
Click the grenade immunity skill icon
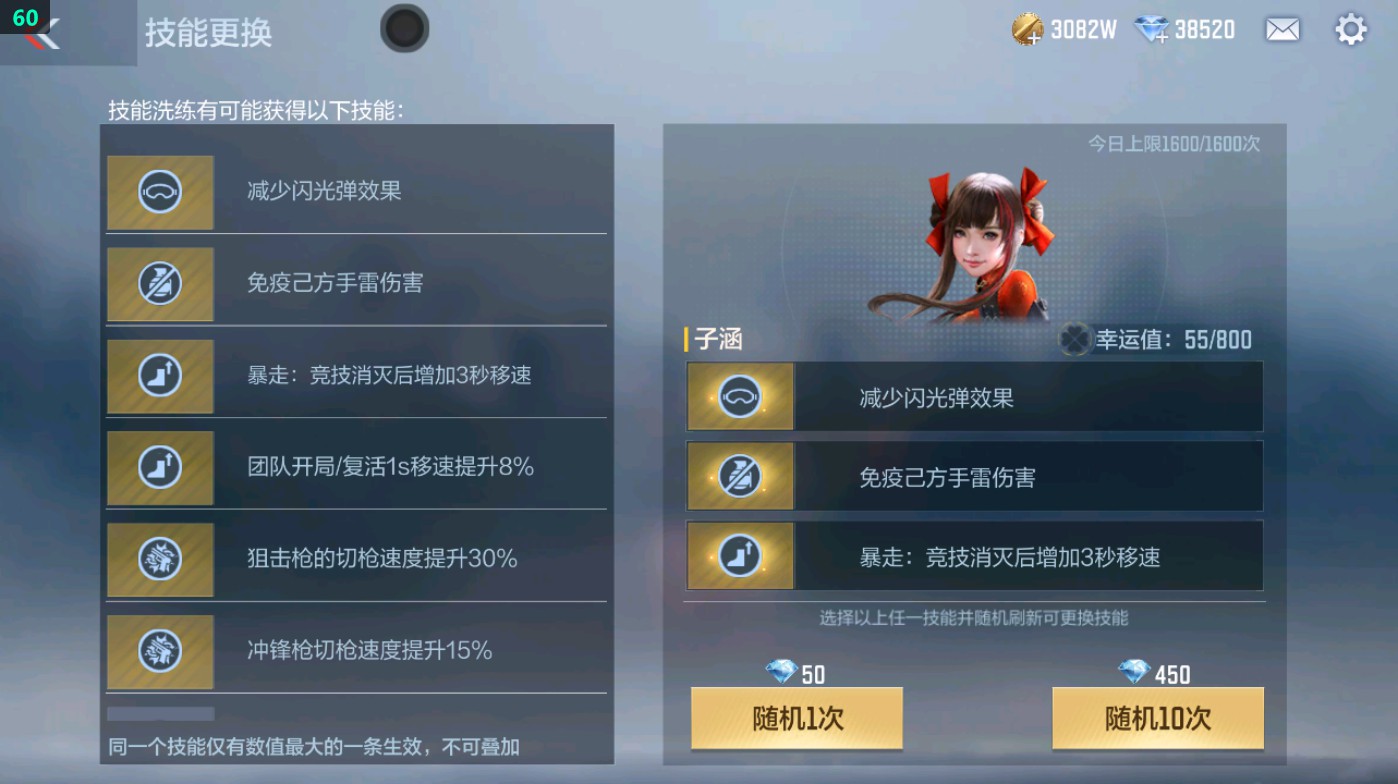pos(160,284)
